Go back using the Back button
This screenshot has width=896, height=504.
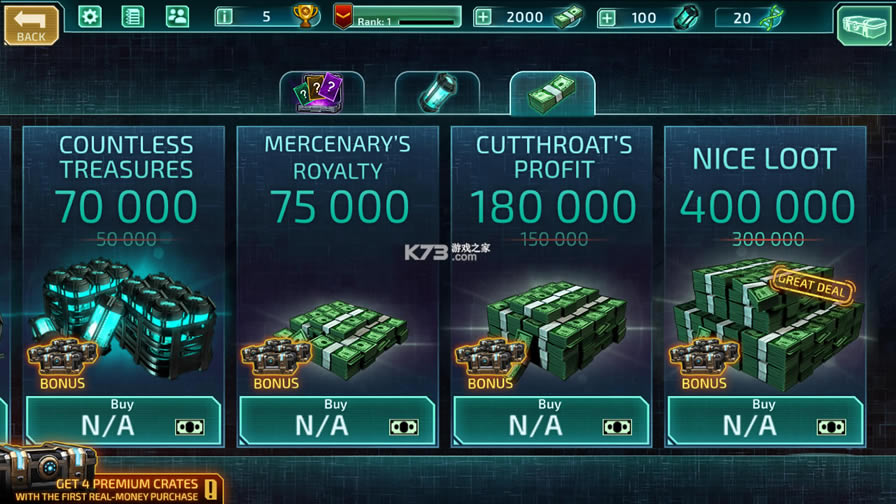31,25
